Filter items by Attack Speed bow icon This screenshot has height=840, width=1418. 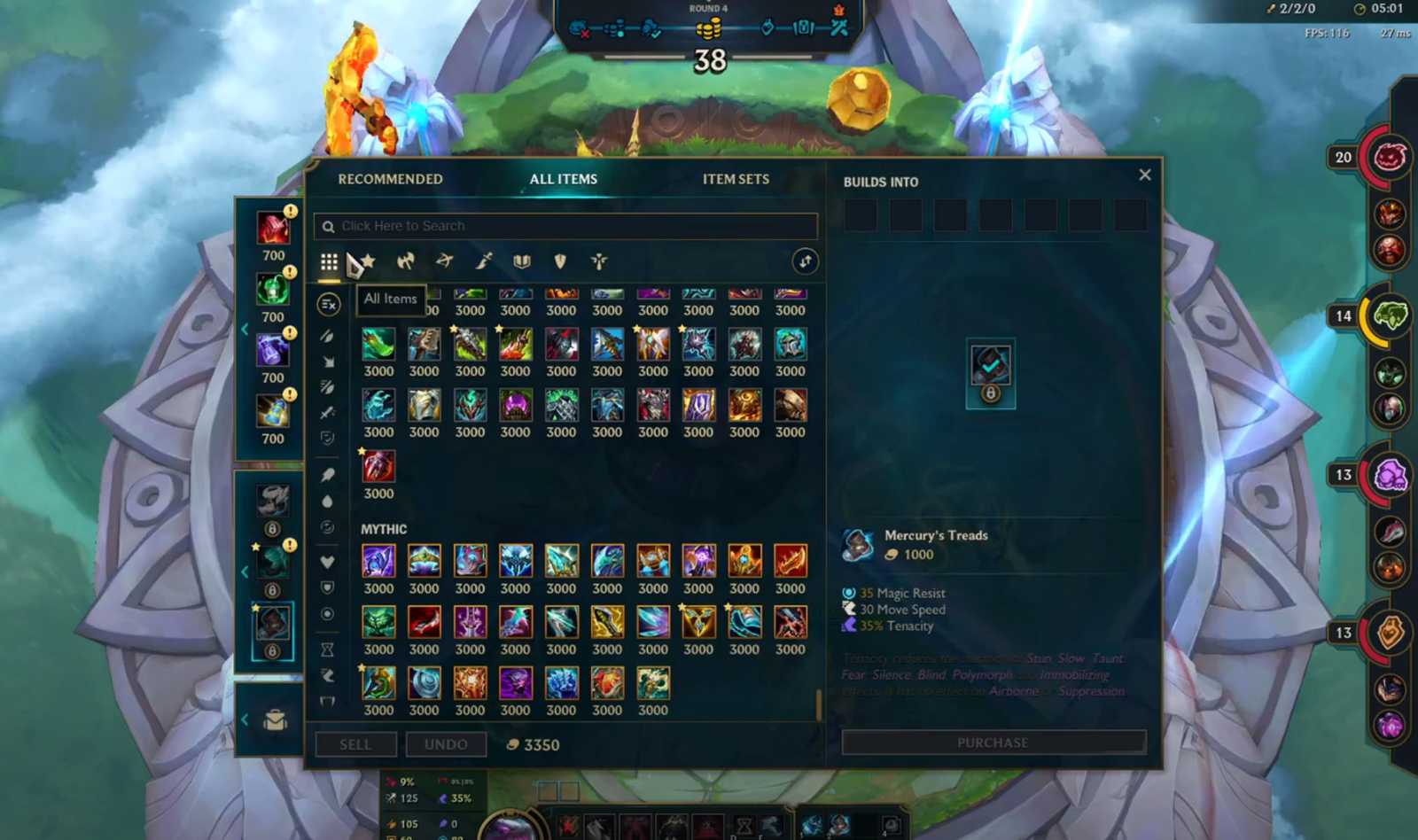coord(445,261)
